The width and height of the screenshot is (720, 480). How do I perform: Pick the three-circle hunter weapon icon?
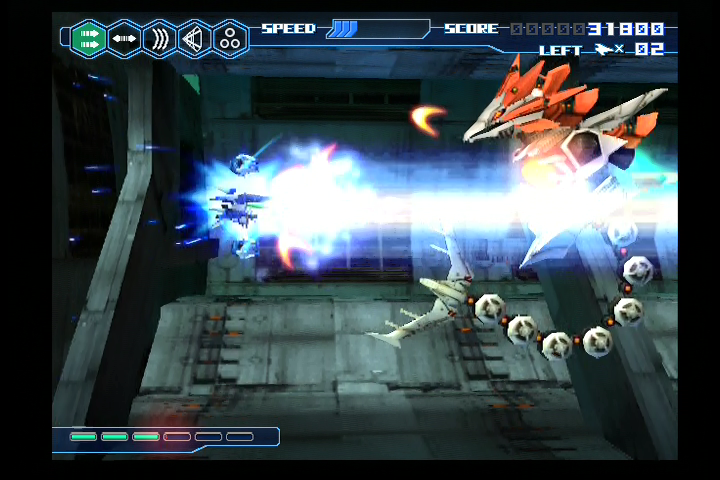[x=231, y=38]
